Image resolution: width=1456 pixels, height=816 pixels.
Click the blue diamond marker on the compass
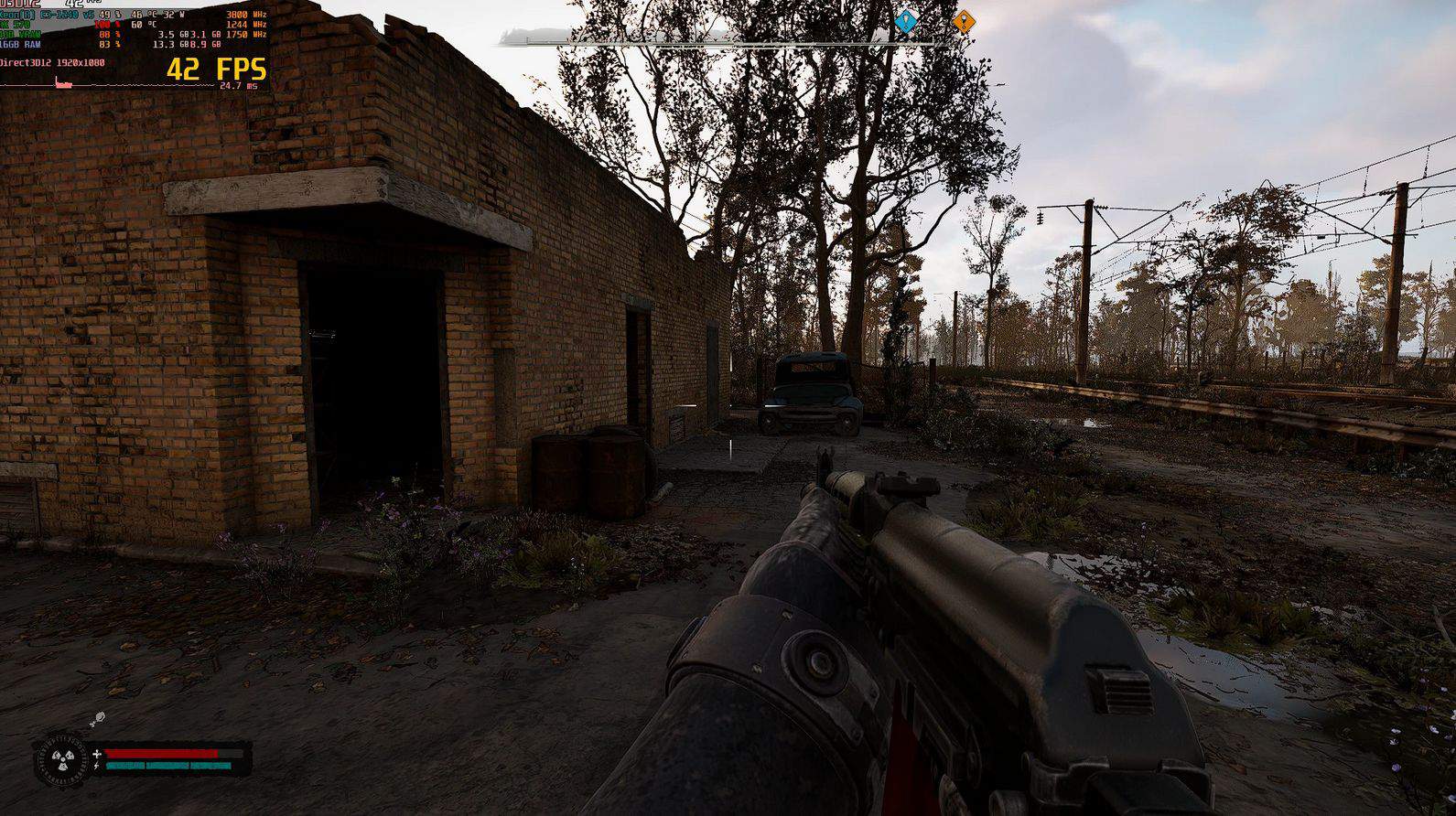coord(905,20)
